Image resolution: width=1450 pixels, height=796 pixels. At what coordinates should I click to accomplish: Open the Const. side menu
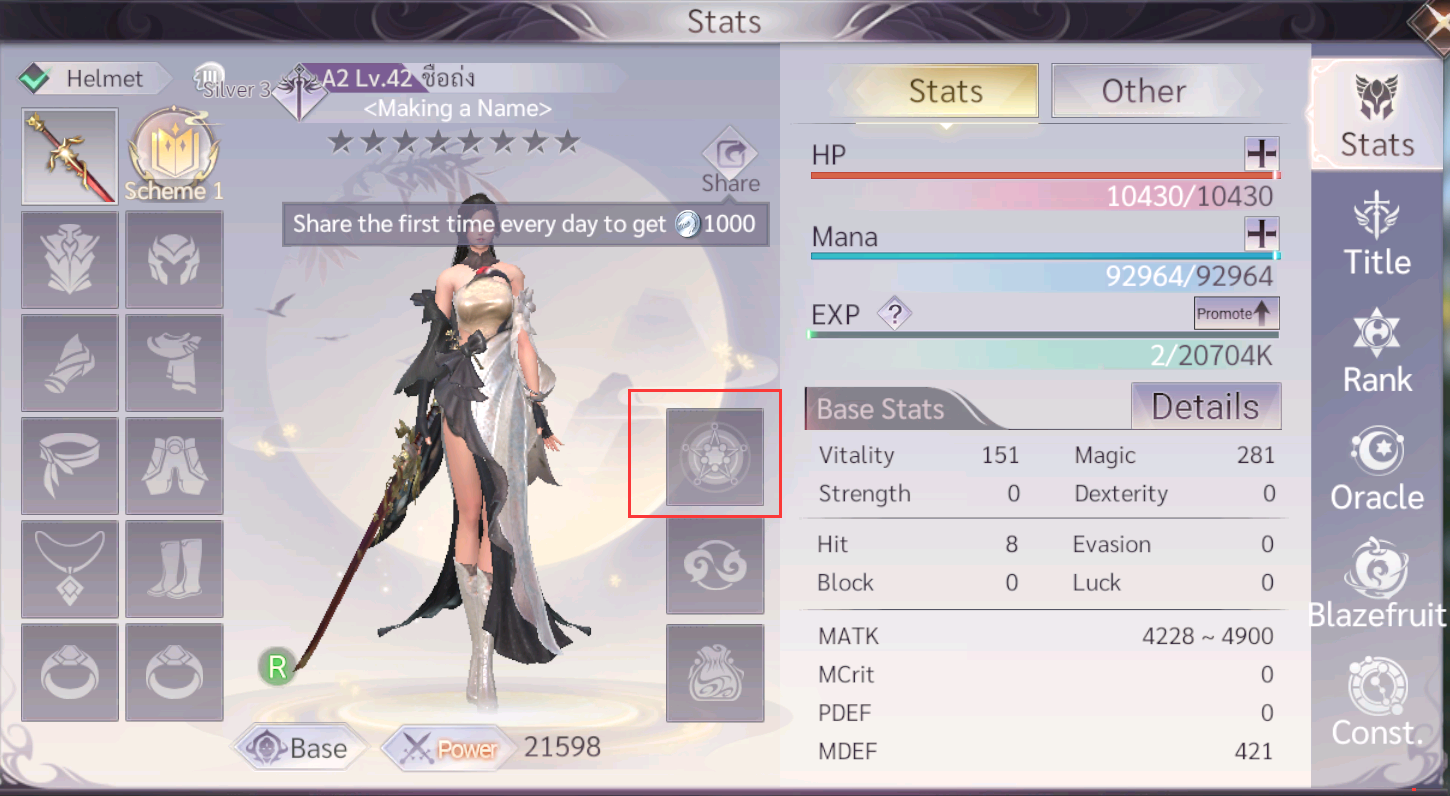click(x=1377, y=702)
